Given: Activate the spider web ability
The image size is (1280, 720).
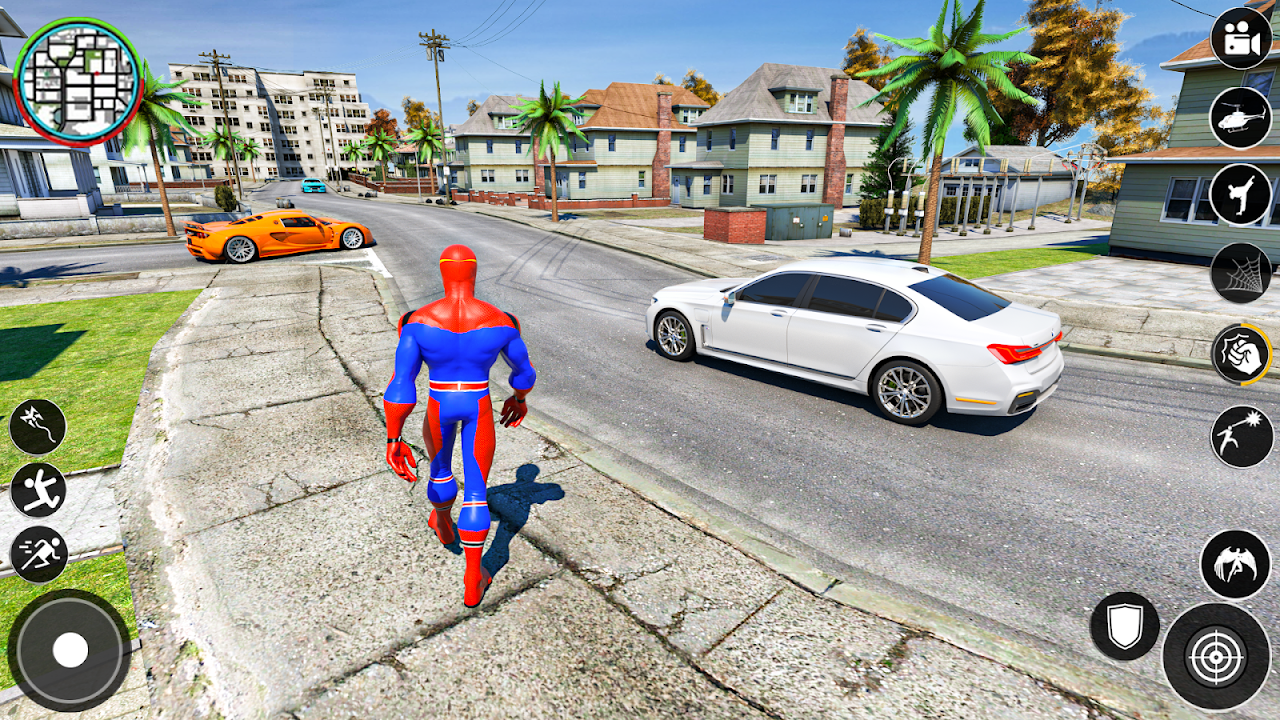Looking at the screenshot, I should point(1241,273).
